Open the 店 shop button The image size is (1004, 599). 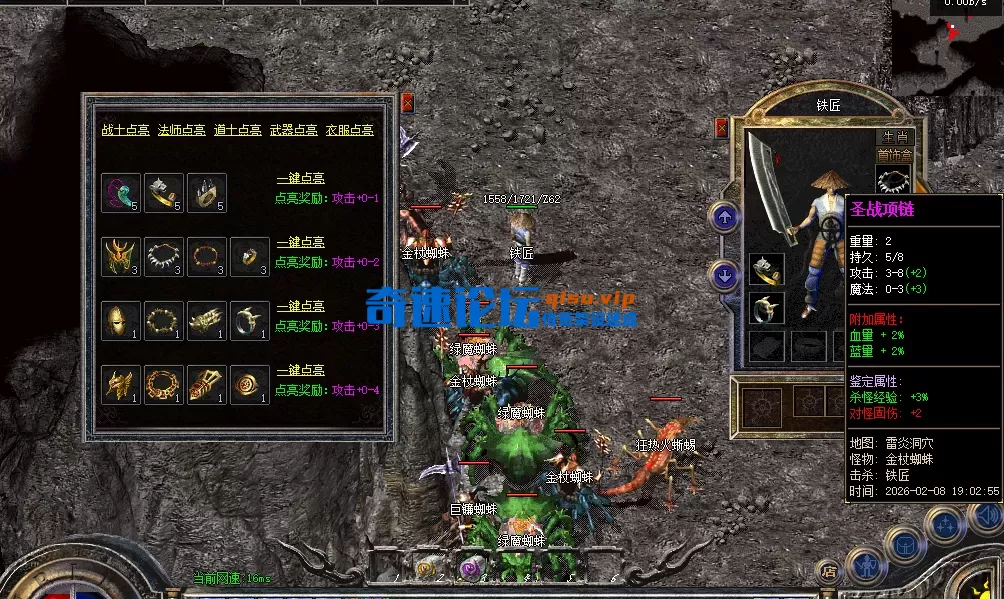[x=828, y=572]
